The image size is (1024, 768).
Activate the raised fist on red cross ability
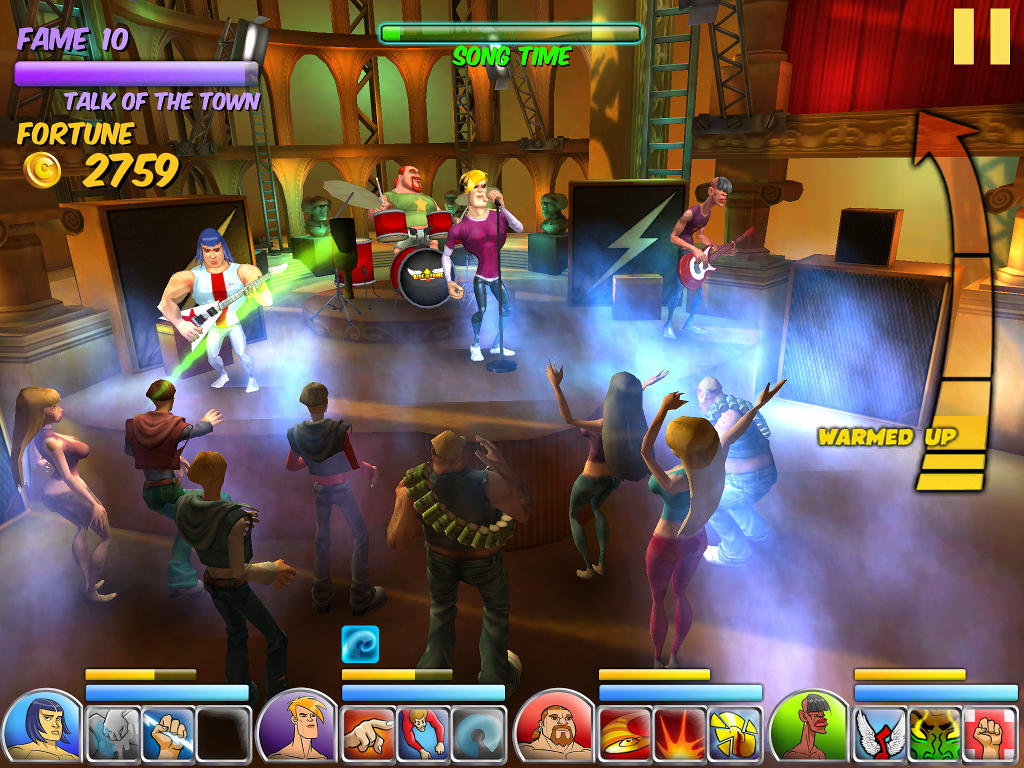(x=990, y=734)
